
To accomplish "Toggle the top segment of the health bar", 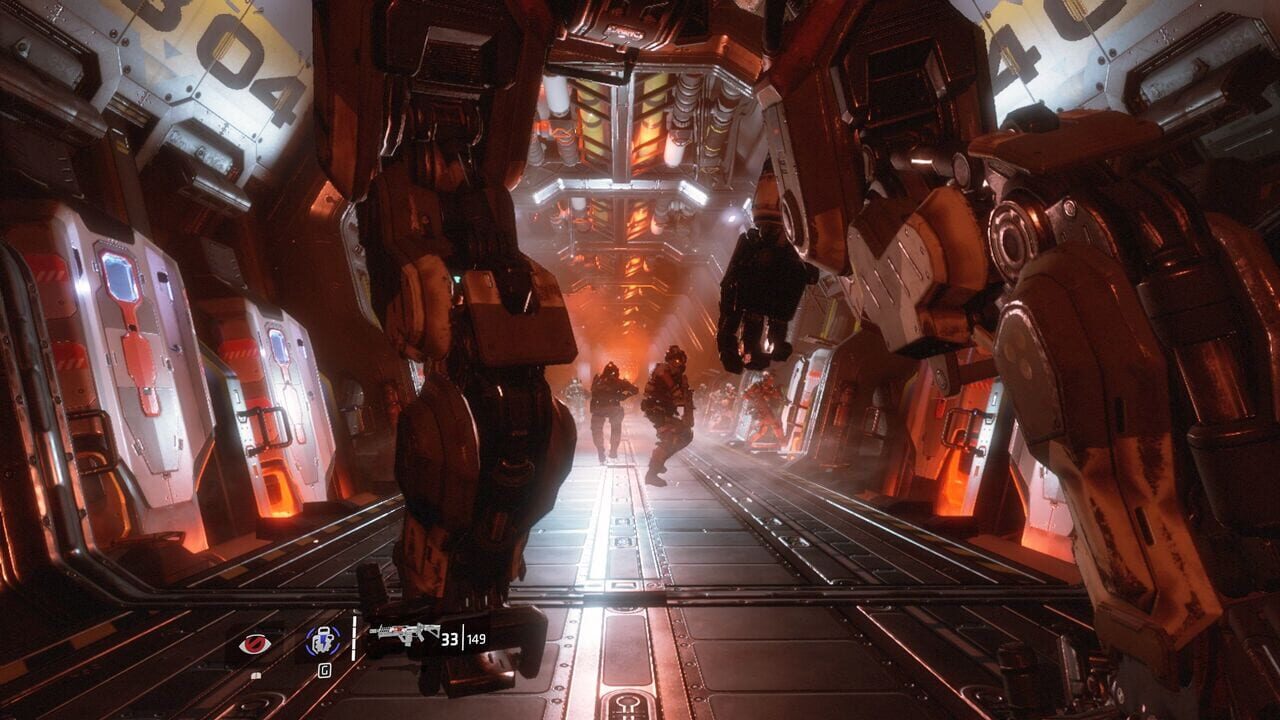I will tap(354, 620).
